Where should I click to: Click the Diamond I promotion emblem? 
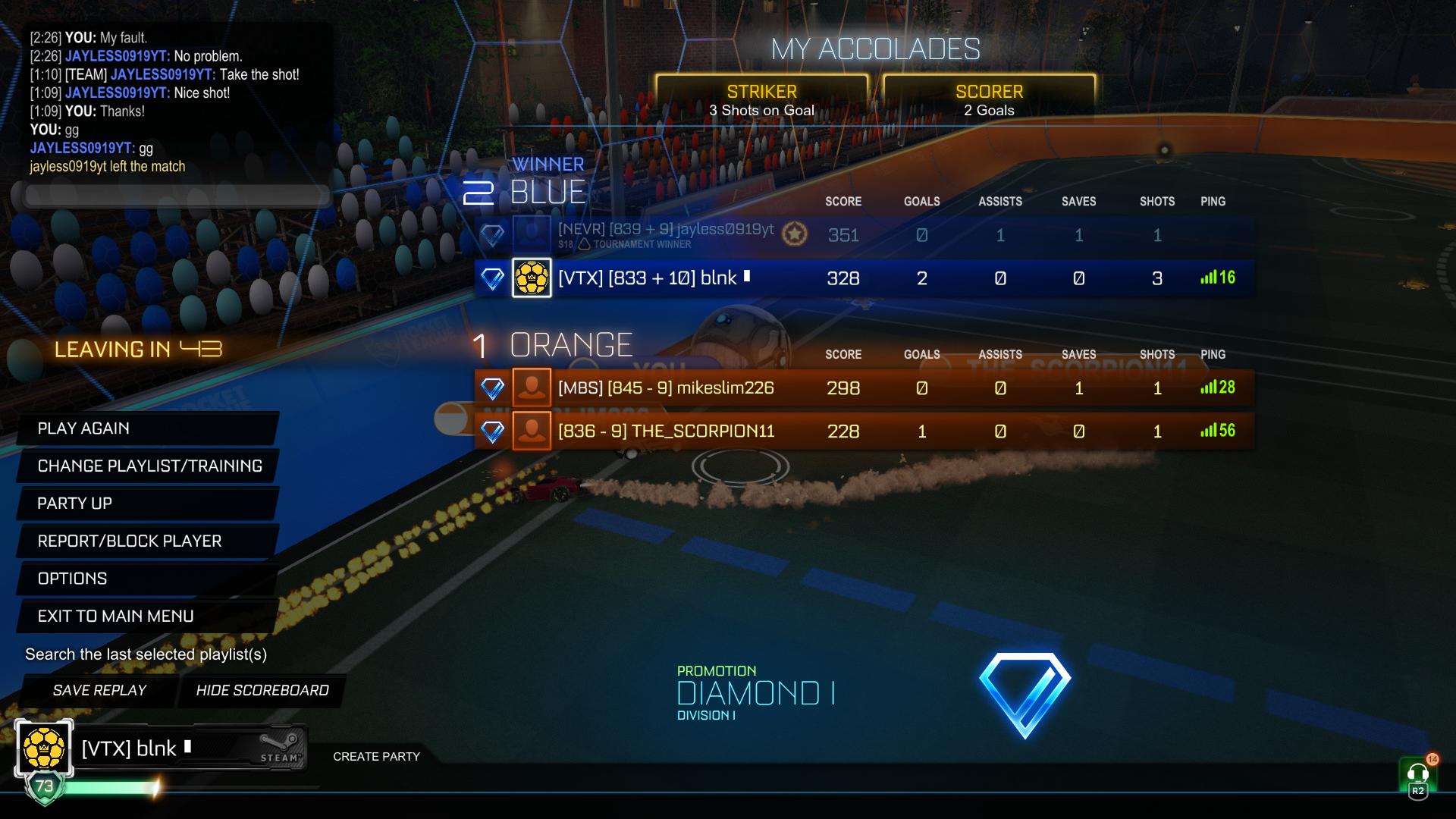click(x=1025, y=694)
